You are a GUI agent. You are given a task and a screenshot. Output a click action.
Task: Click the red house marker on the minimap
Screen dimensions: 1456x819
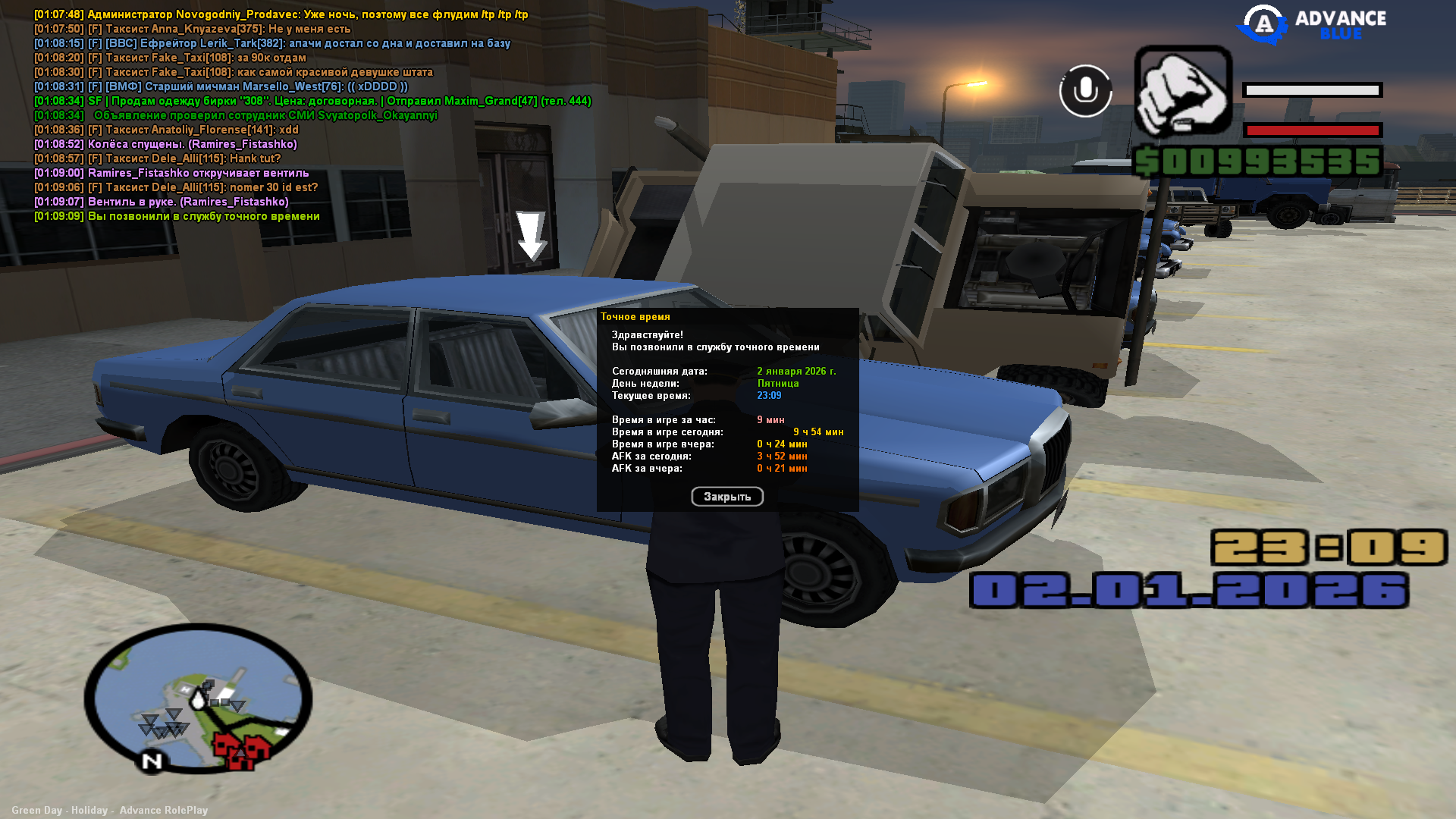(x=243, y=749)
